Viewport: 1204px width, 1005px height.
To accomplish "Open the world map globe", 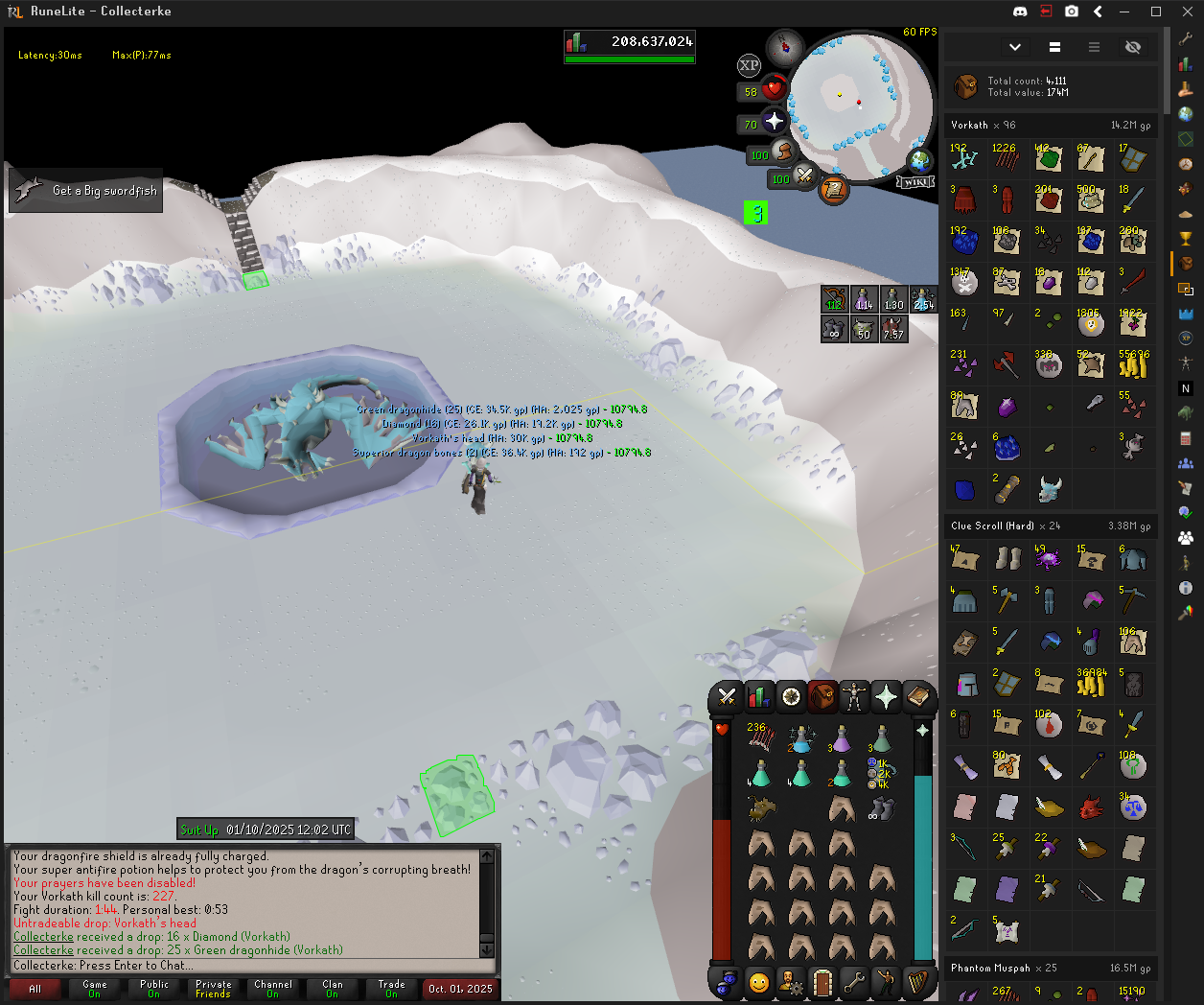I will click(x=919, y=160).
